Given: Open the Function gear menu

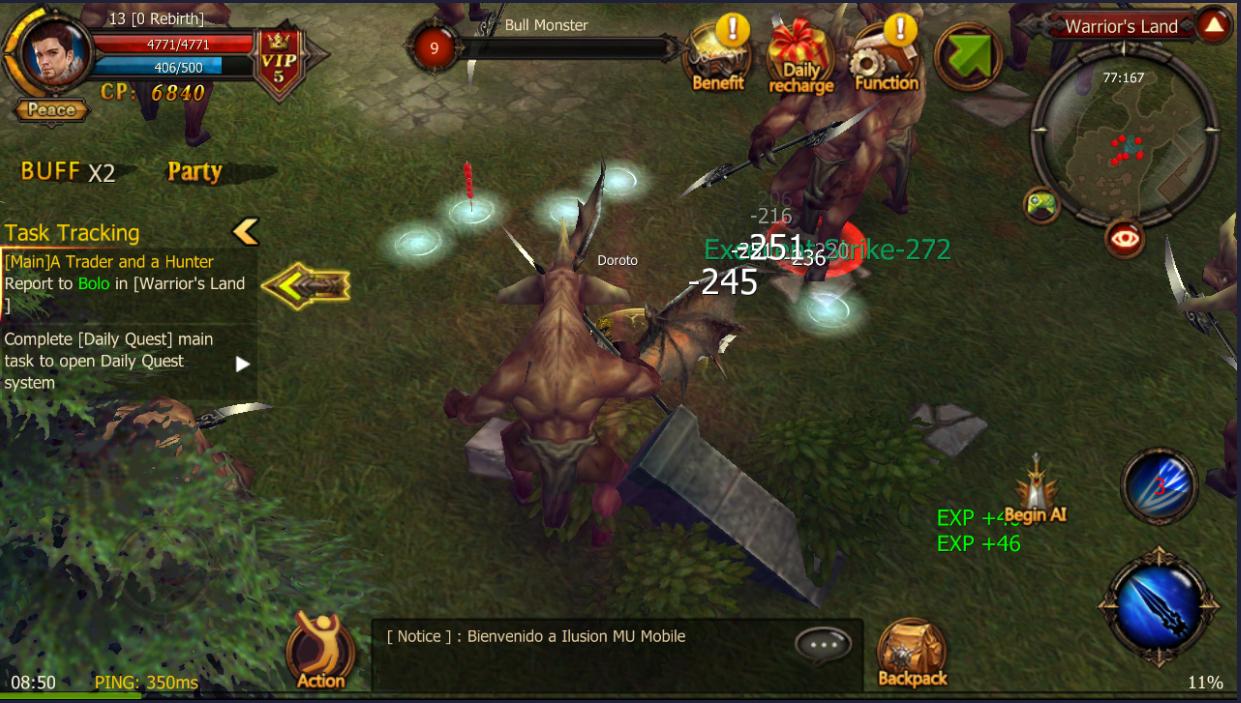Looking at the screenshot, I should click(886, 60).
